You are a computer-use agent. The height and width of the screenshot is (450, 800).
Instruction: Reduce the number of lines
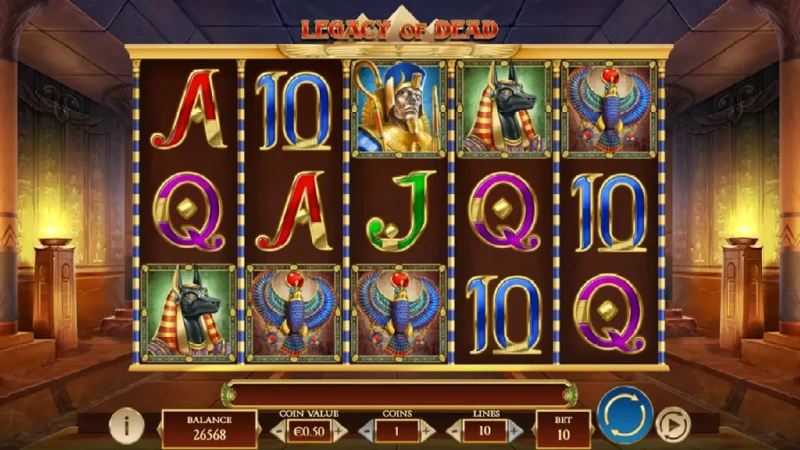454,431
